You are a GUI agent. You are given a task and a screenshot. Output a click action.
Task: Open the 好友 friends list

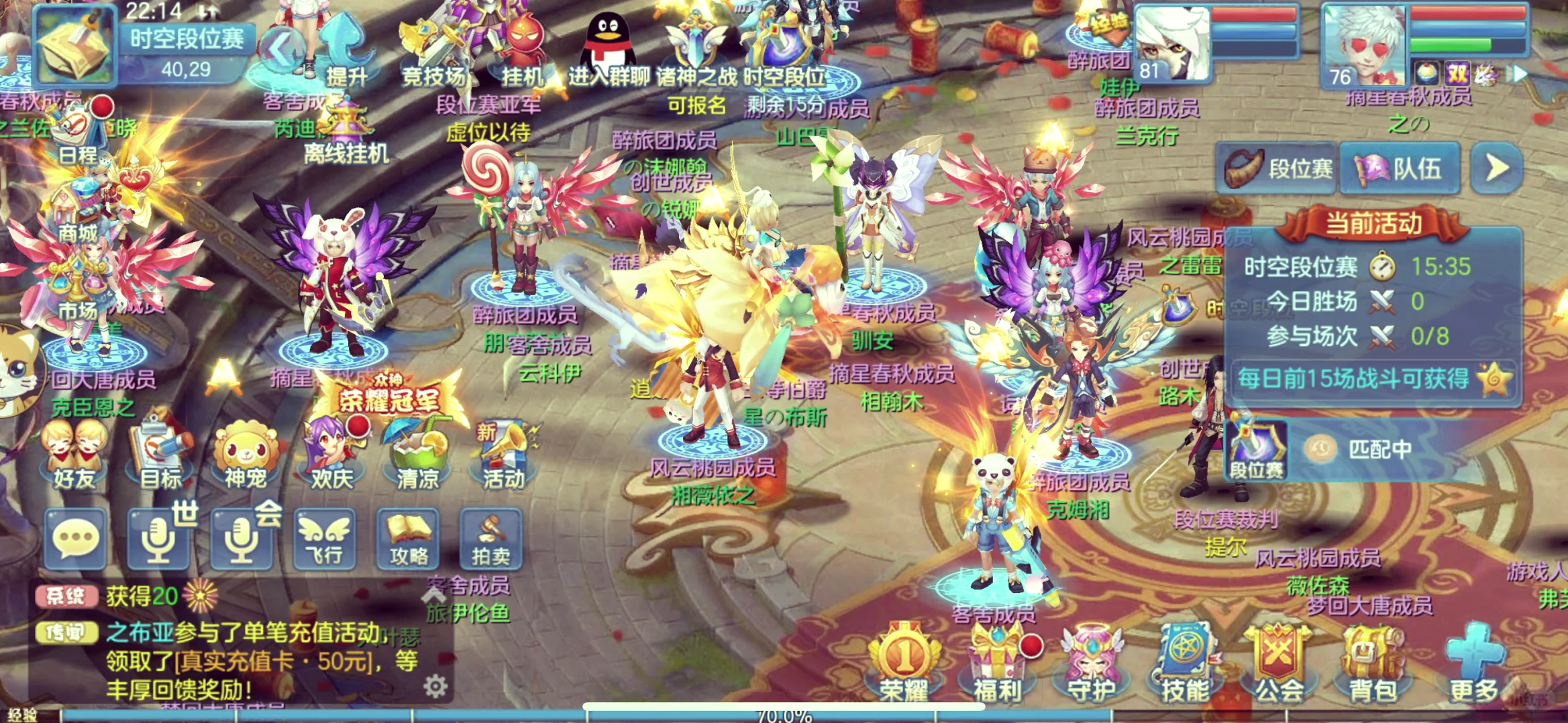pos(74,455)
